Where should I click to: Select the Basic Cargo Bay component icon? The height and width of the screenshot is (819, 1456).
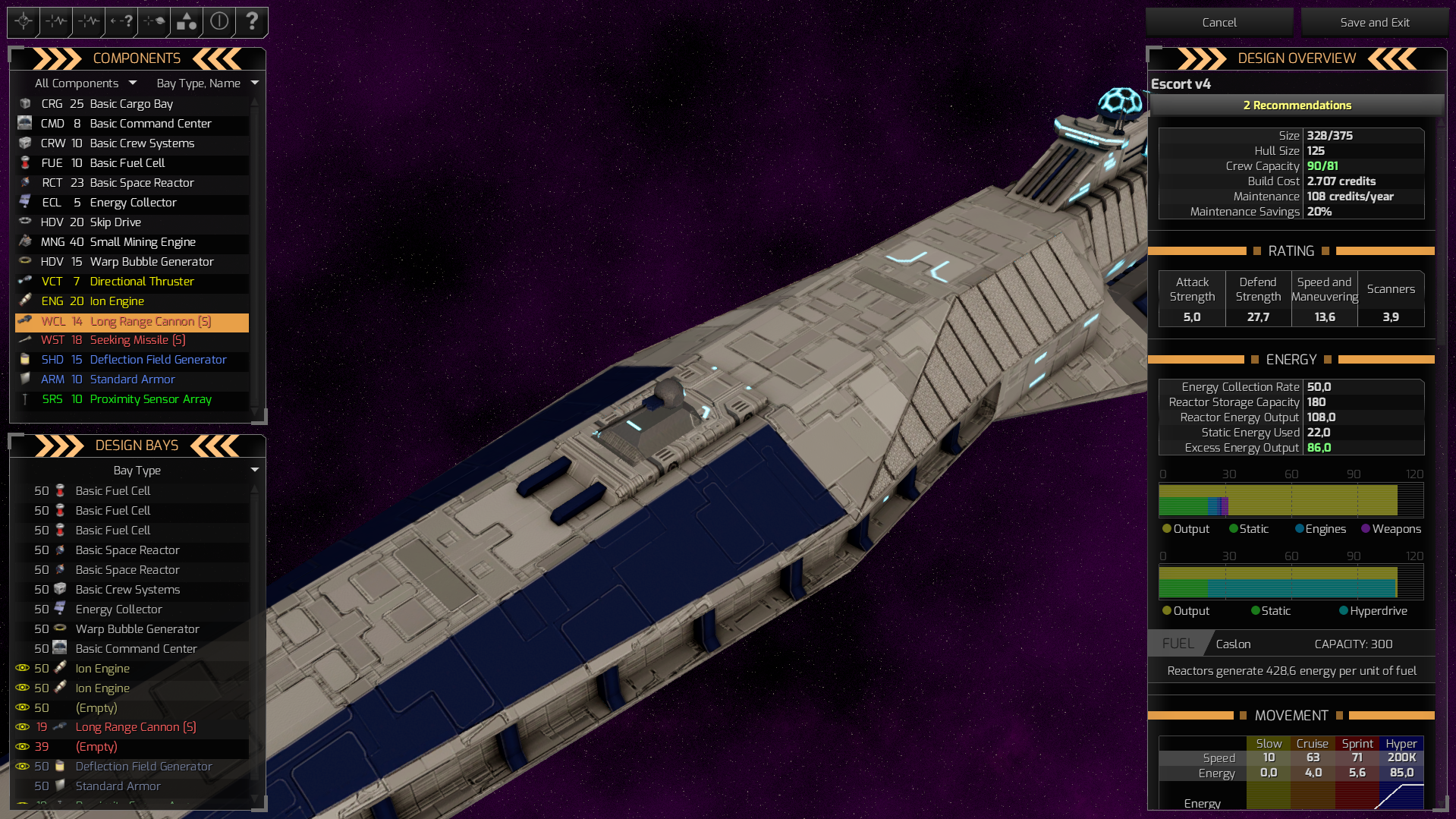tap(25, 104)
